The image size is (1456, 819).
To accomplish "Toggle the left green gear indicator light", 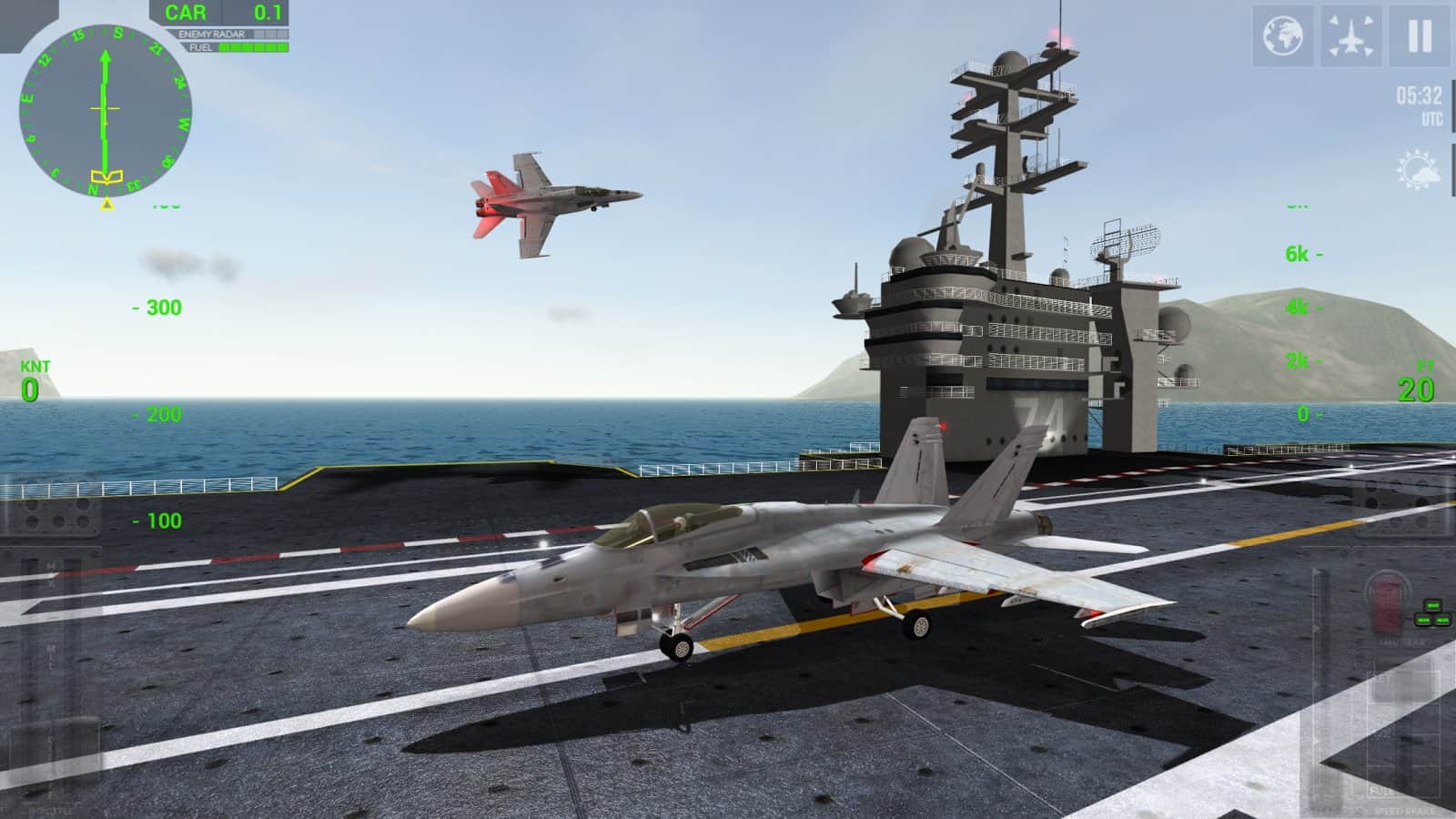I will click(x=1422, y=619).
